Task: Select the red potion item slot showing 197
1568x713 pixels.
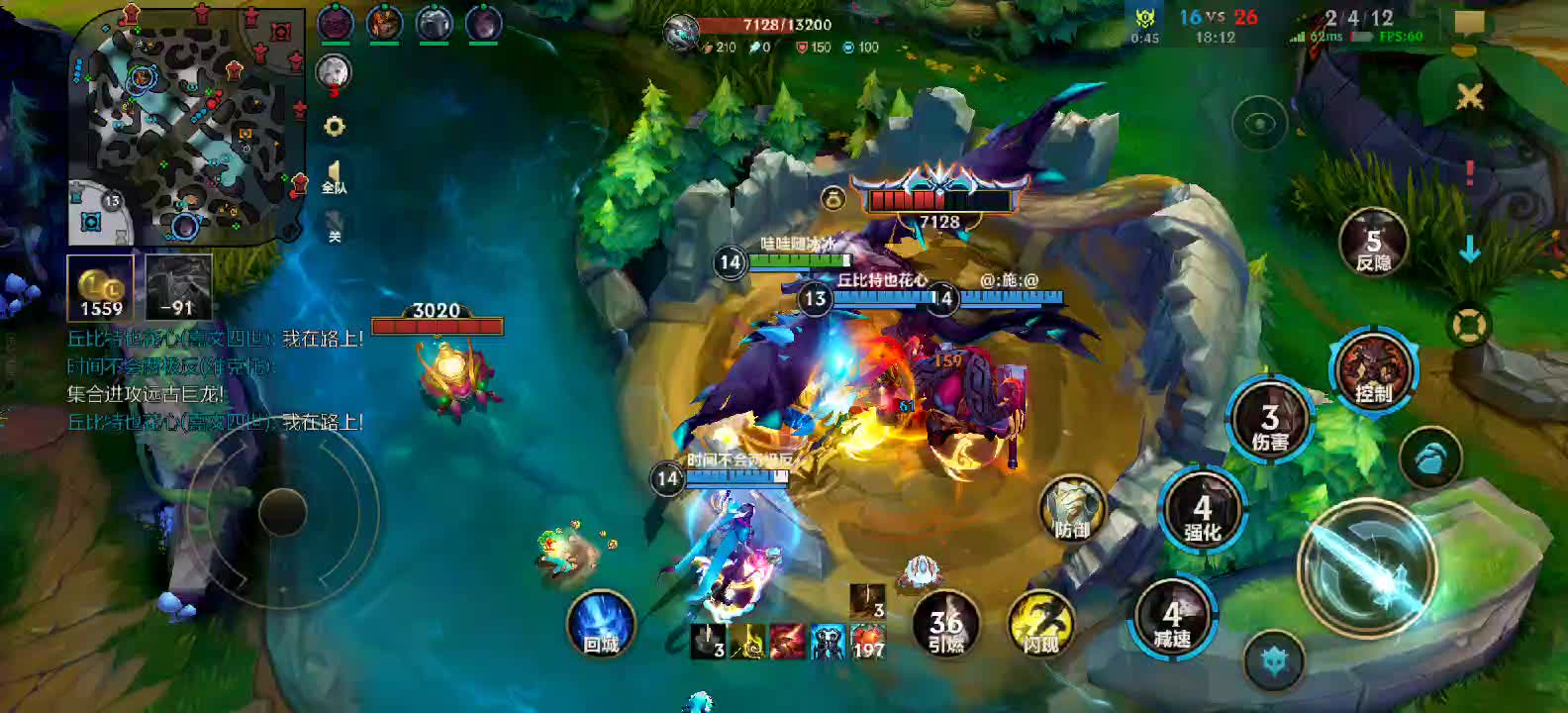Action: point(868,642)
